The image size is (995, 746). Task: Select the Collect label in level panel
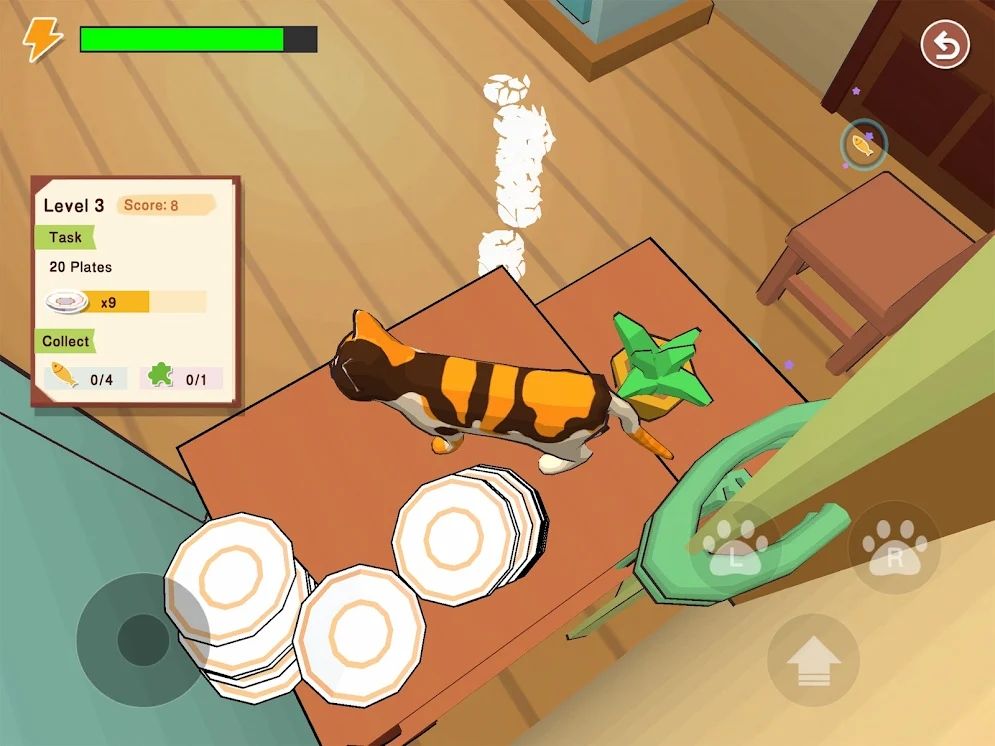point(66,341)
